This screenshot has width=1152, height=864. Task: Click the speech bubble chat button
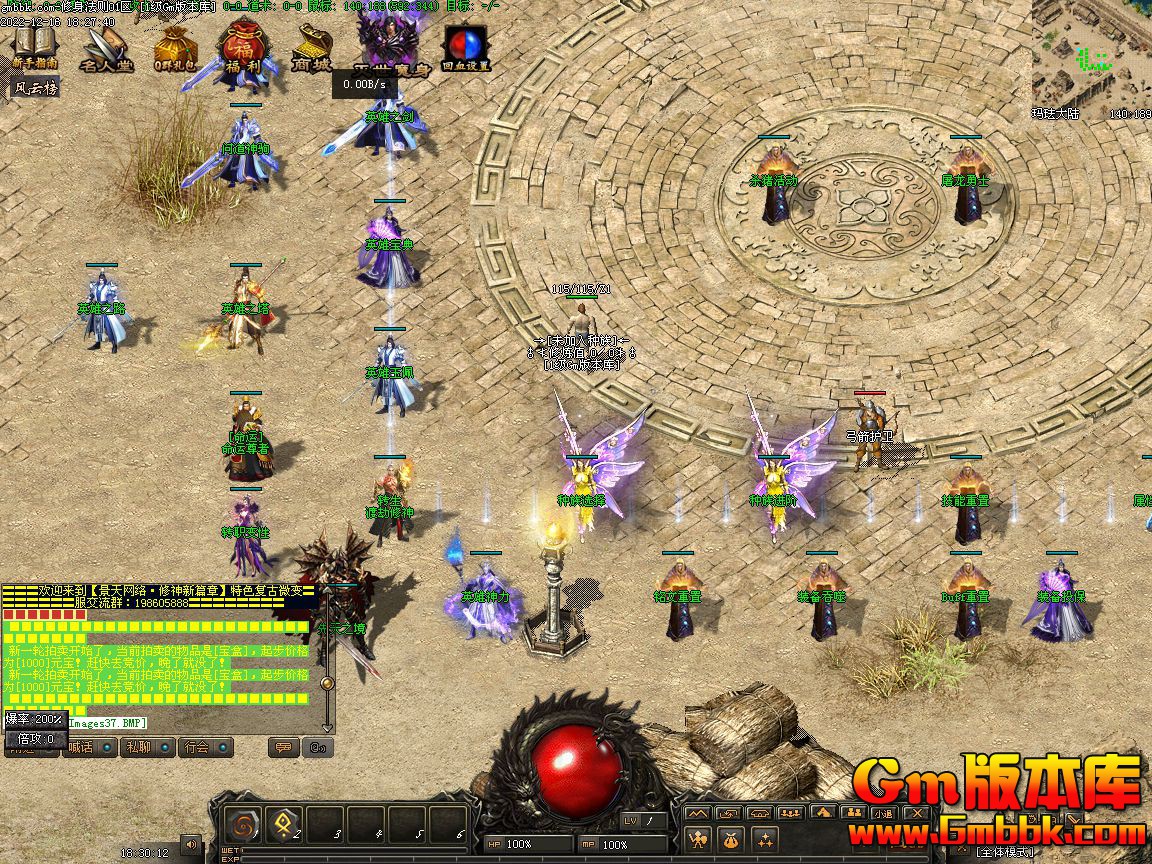(x=284, y=747)
